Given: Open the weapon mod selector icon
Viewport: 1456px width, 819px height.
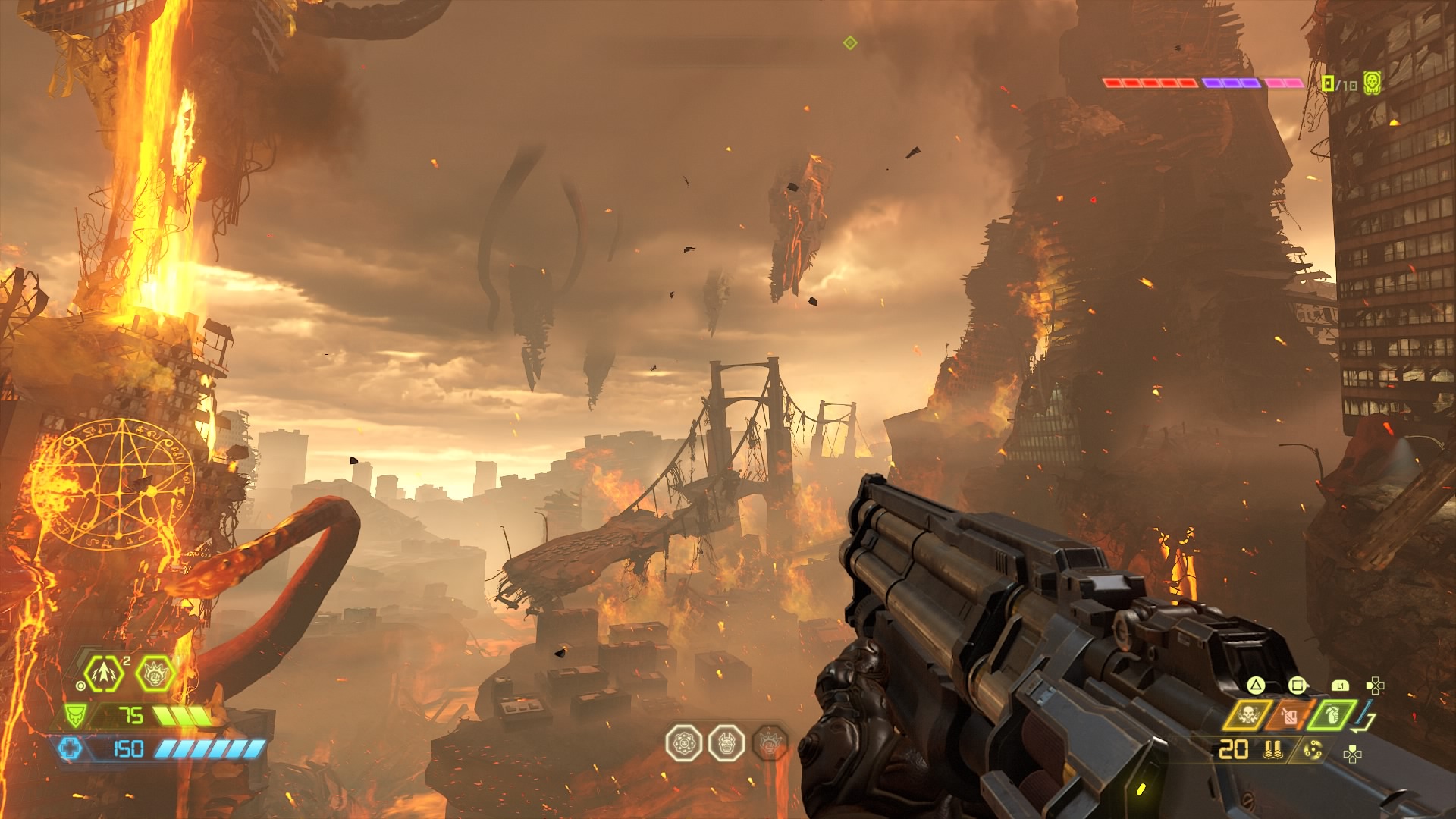Looking at the screenshot, I should (x=1313, y=750).
